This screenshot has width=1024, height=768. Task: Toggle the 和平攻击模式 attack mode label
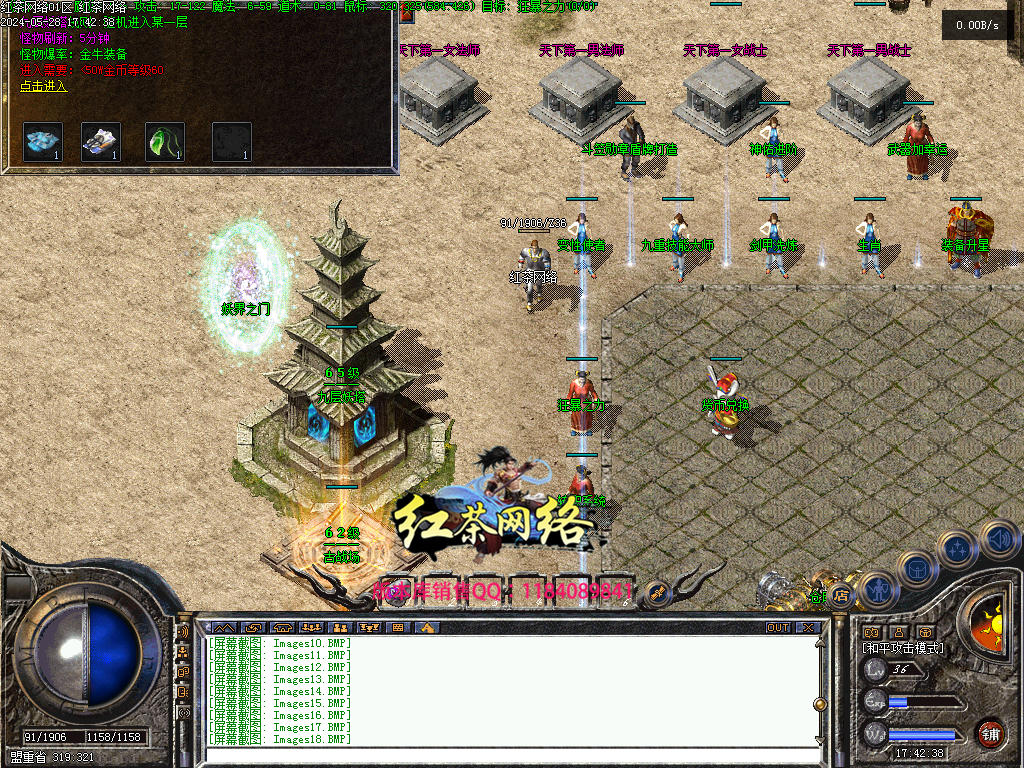pyautogui.click(x=903, y=648)
